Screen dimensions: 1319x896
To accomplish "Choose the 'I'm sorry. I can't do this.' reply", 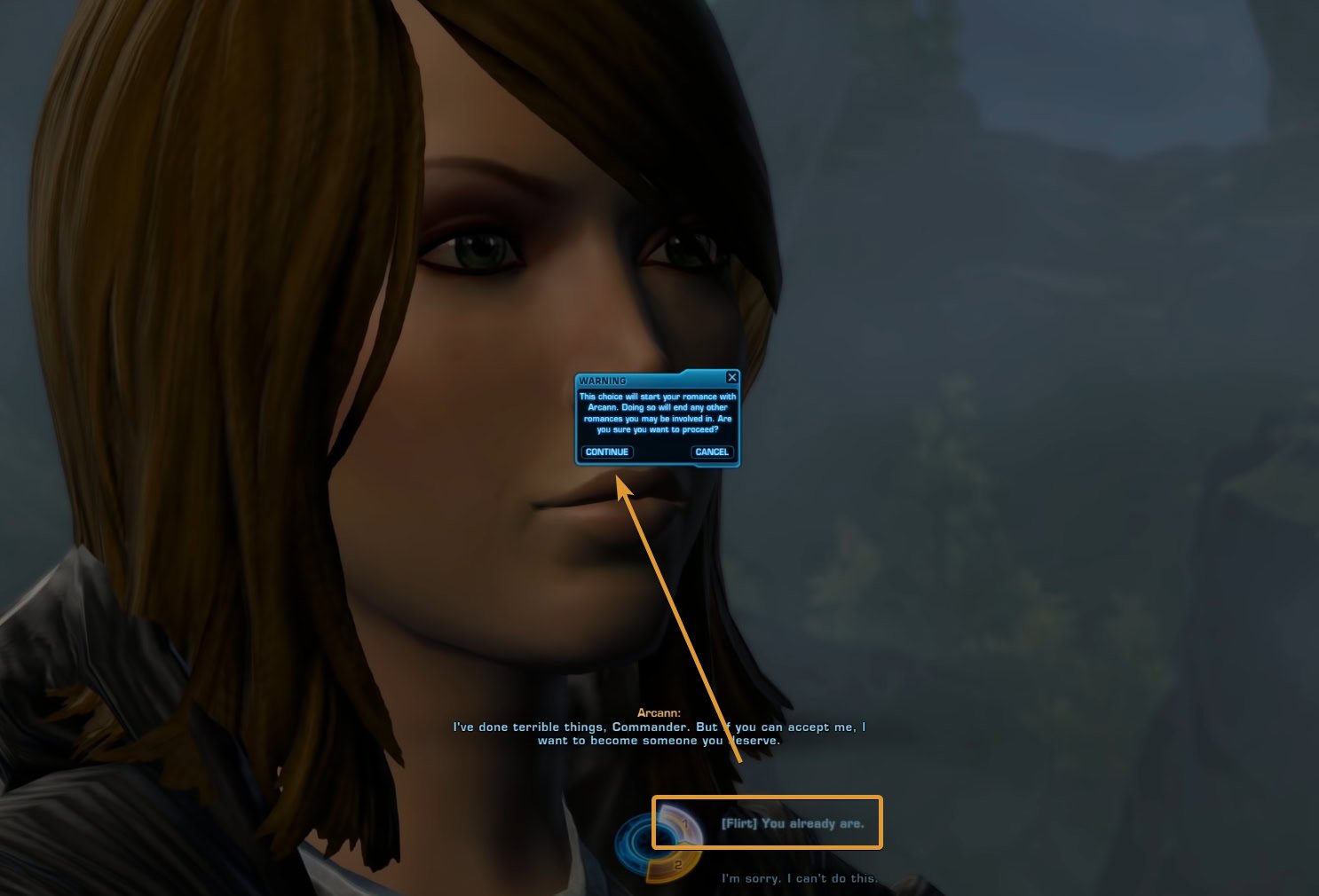I will click(x=798, y=878).
